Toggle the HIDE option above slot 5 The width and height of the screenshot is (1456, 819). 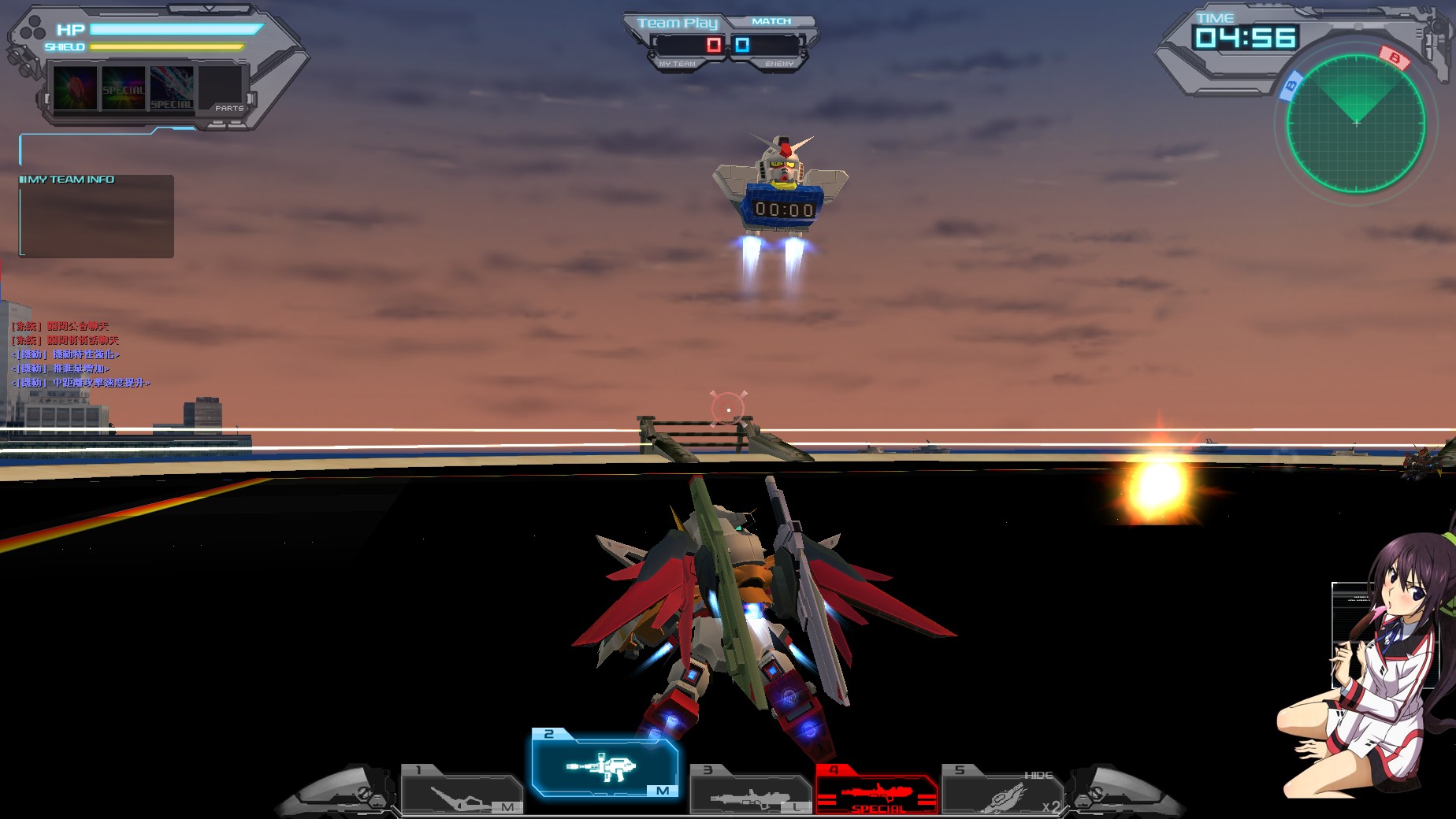pyautogui.click(x=1040, y=775)
